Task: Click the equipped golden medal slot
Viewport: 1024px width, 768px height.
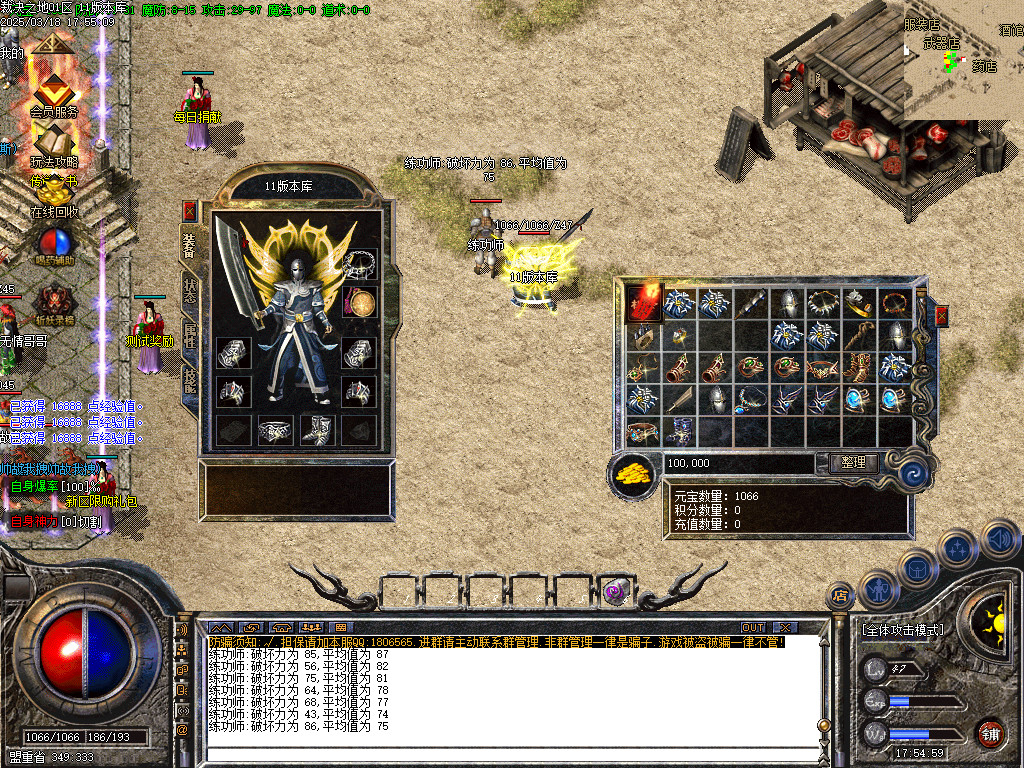Action: click(360, 302)
